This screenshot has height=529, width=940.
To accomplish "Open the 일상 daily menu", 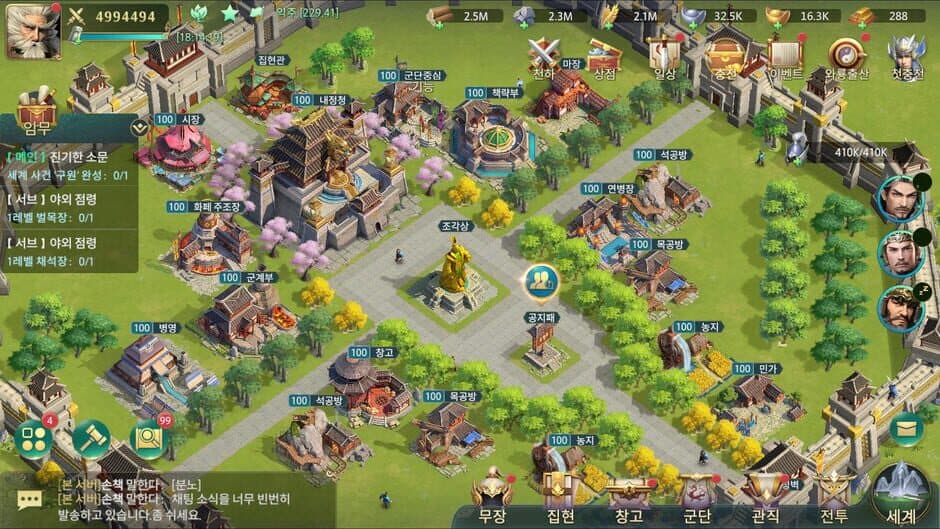I will coord(664,56).
